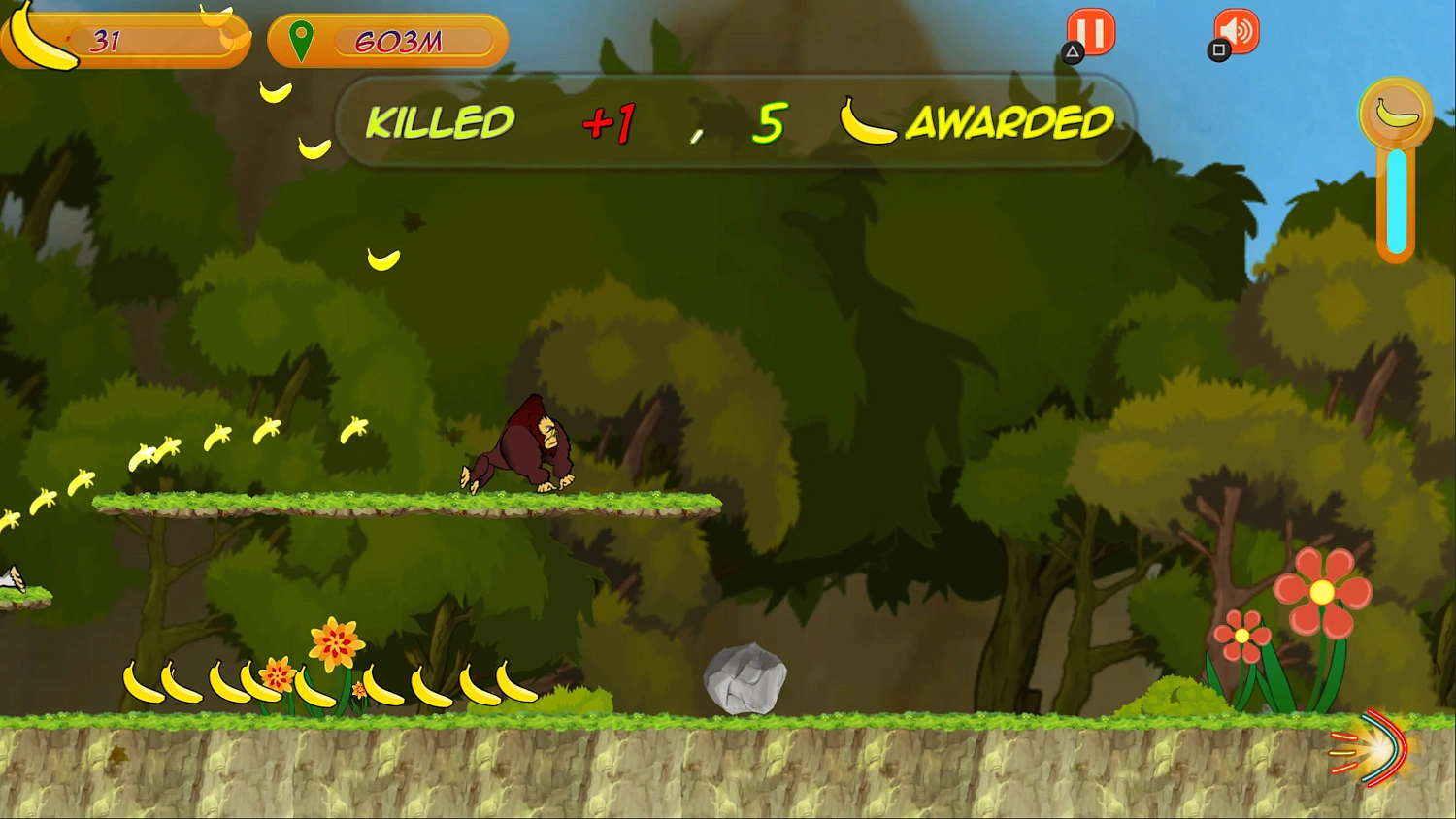Tap the gorilla character on the platform

pyautogui.click(x=524, y=444)
